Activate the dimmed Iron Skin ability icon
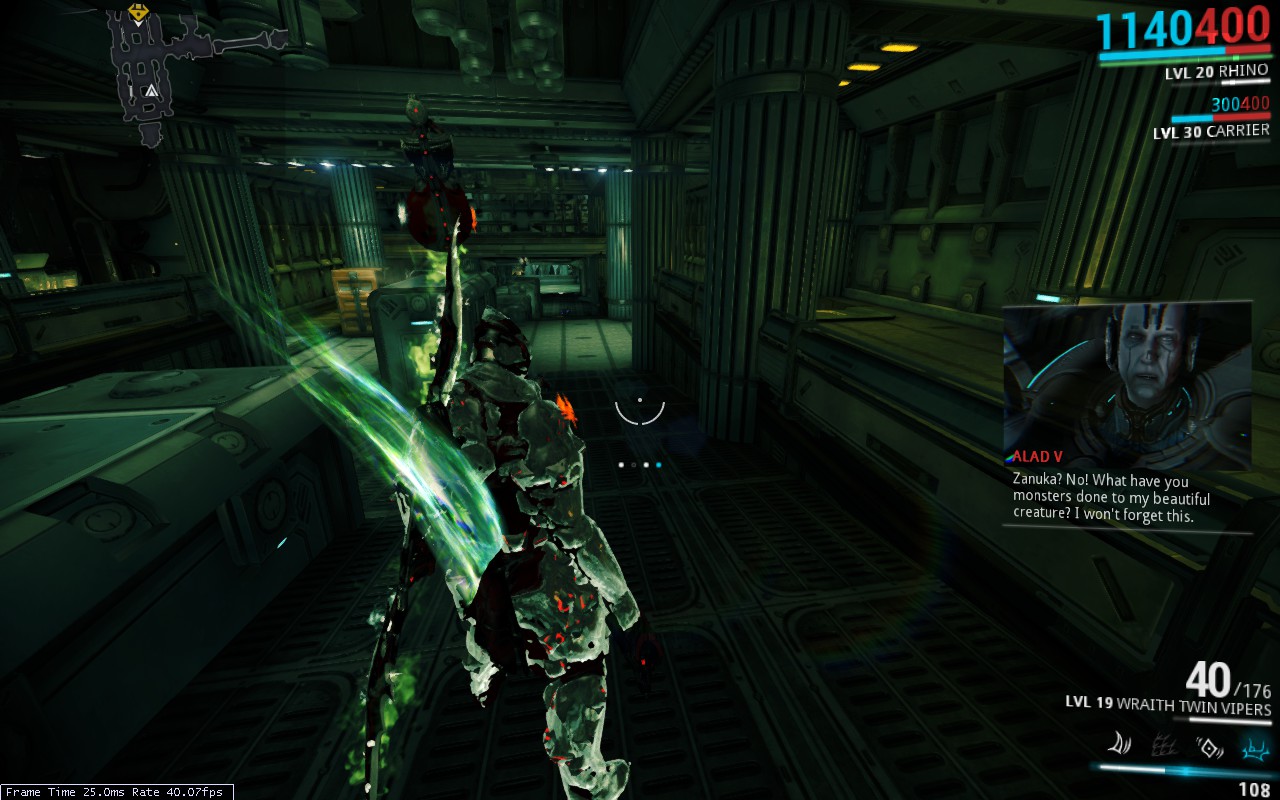Viewport: 1280px width, 800px height. point(1163,745)
